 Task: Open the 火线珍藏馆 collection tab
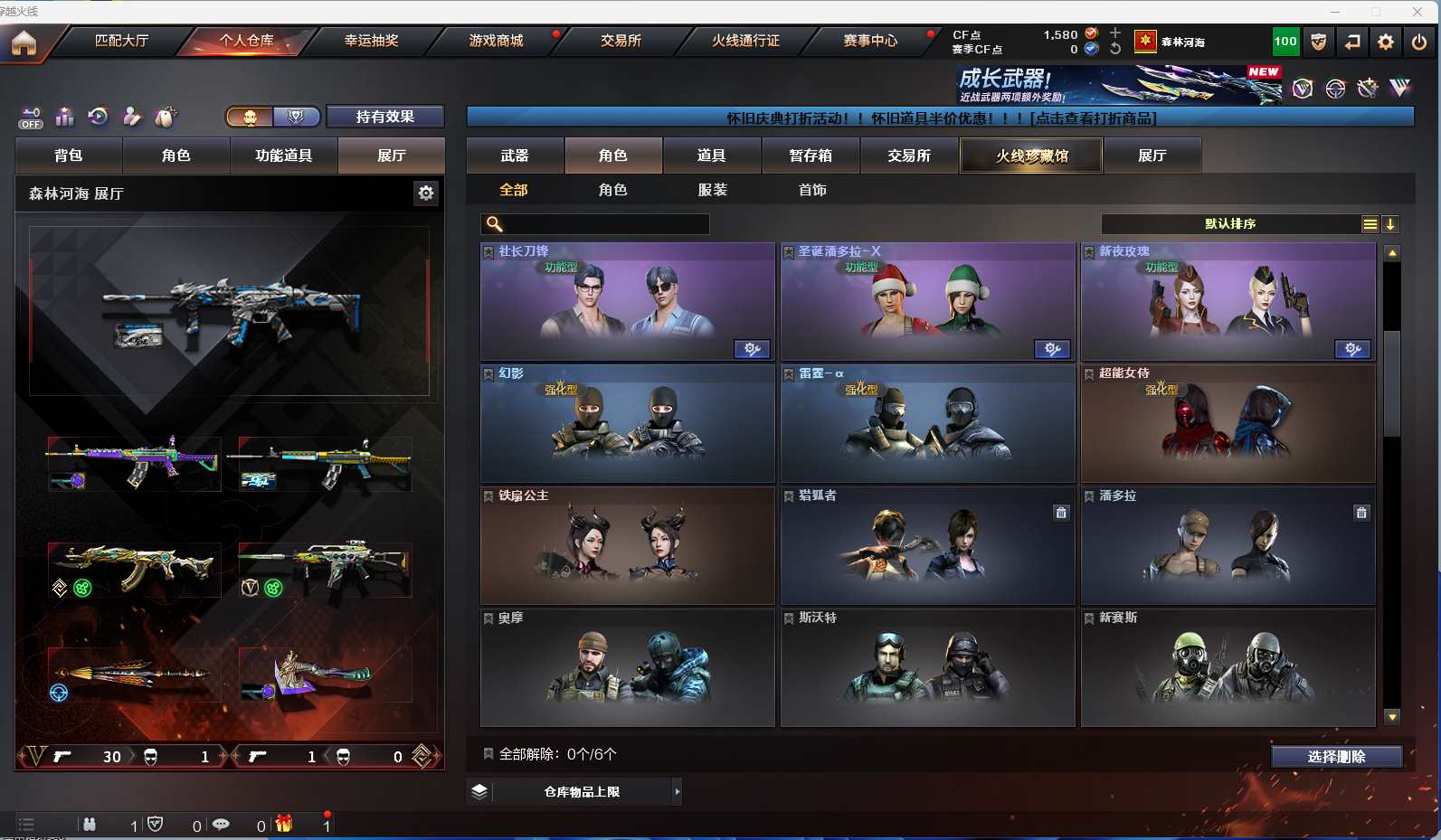tap(1031, 156)
